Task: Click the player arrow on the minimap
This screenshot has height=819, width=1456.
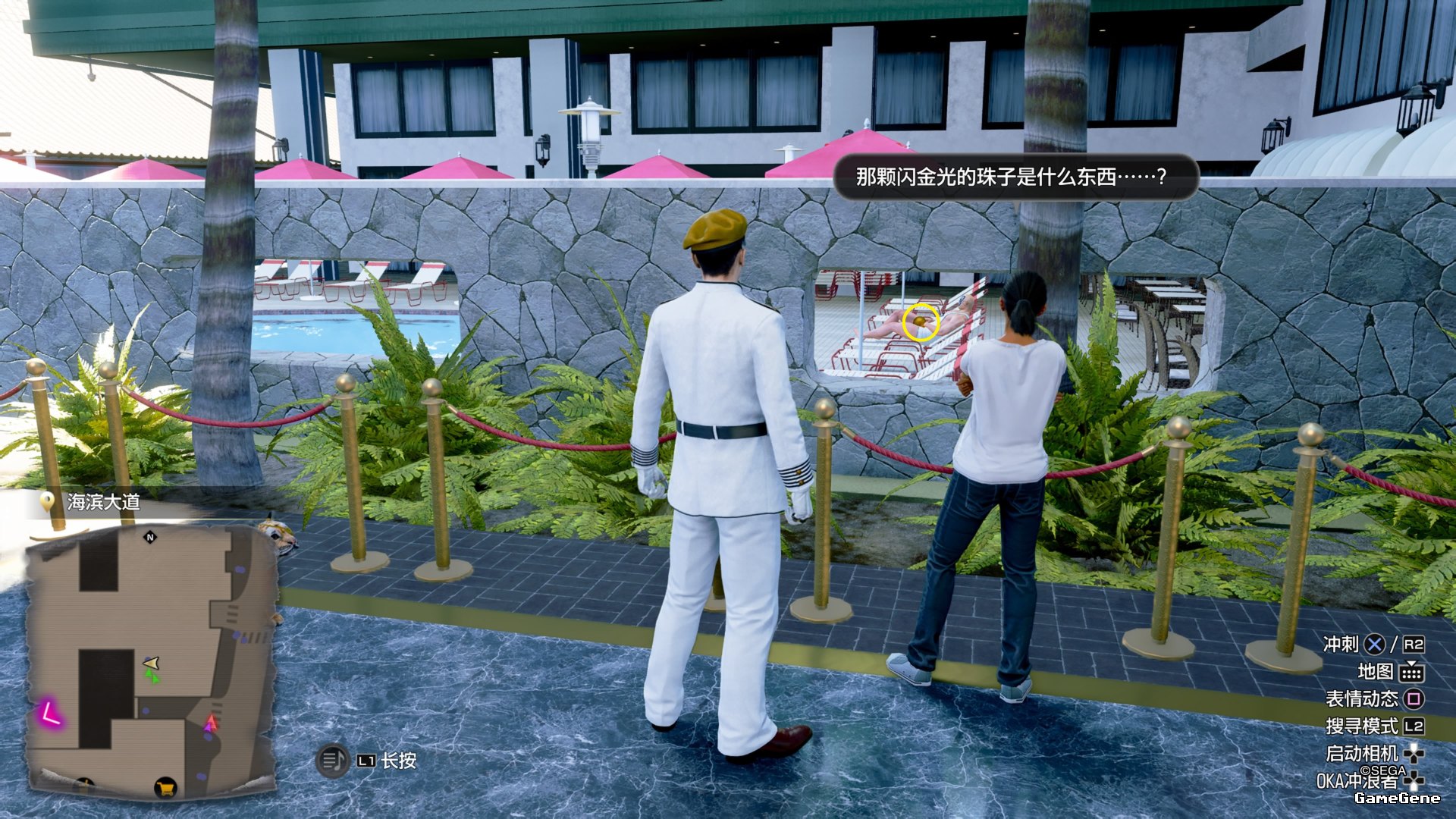Action: point(152,664)
